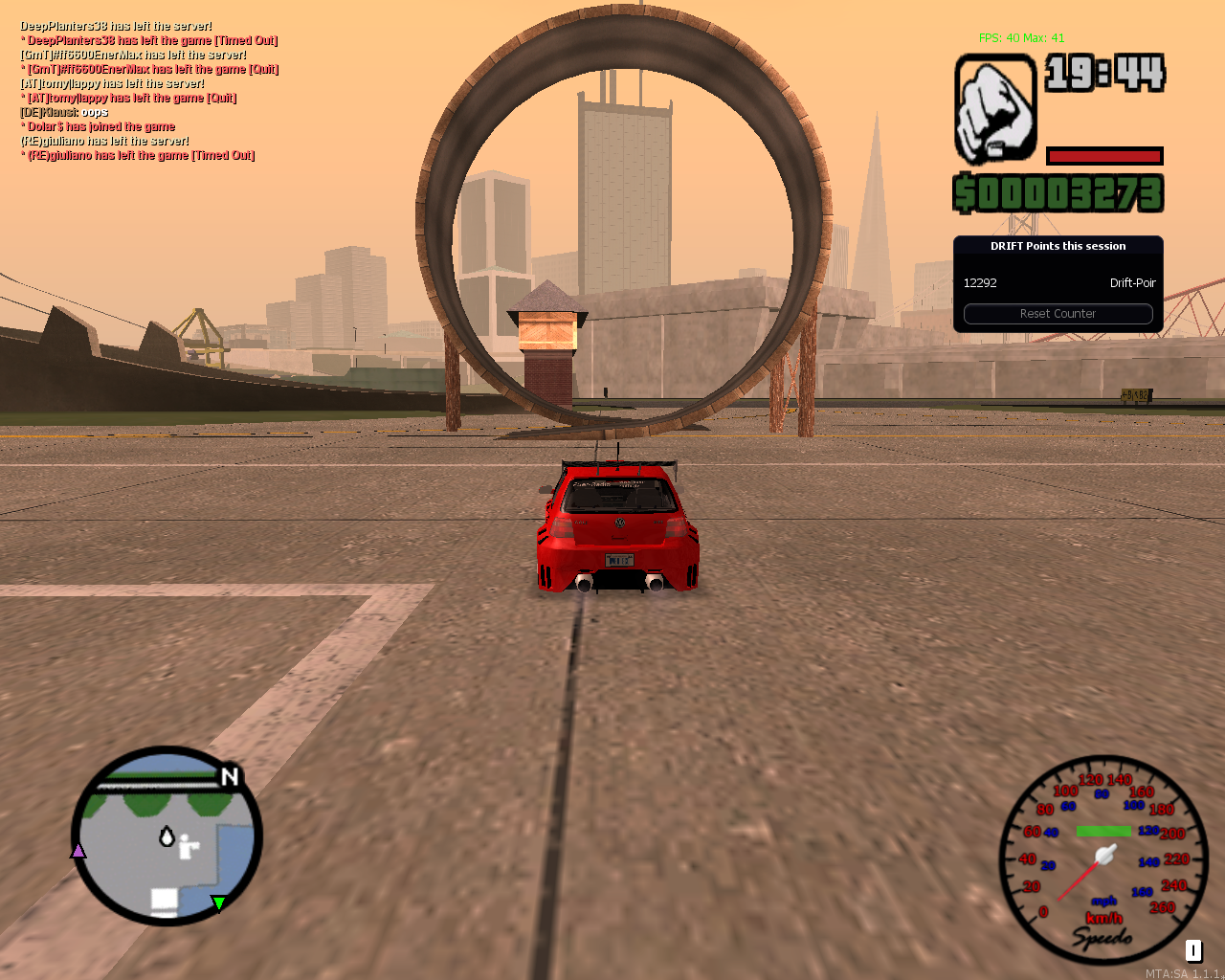Image resolution: width=1225 pixels, height=980 pixels.
Task: Click the red health bar
Action: coord(1103,155)
